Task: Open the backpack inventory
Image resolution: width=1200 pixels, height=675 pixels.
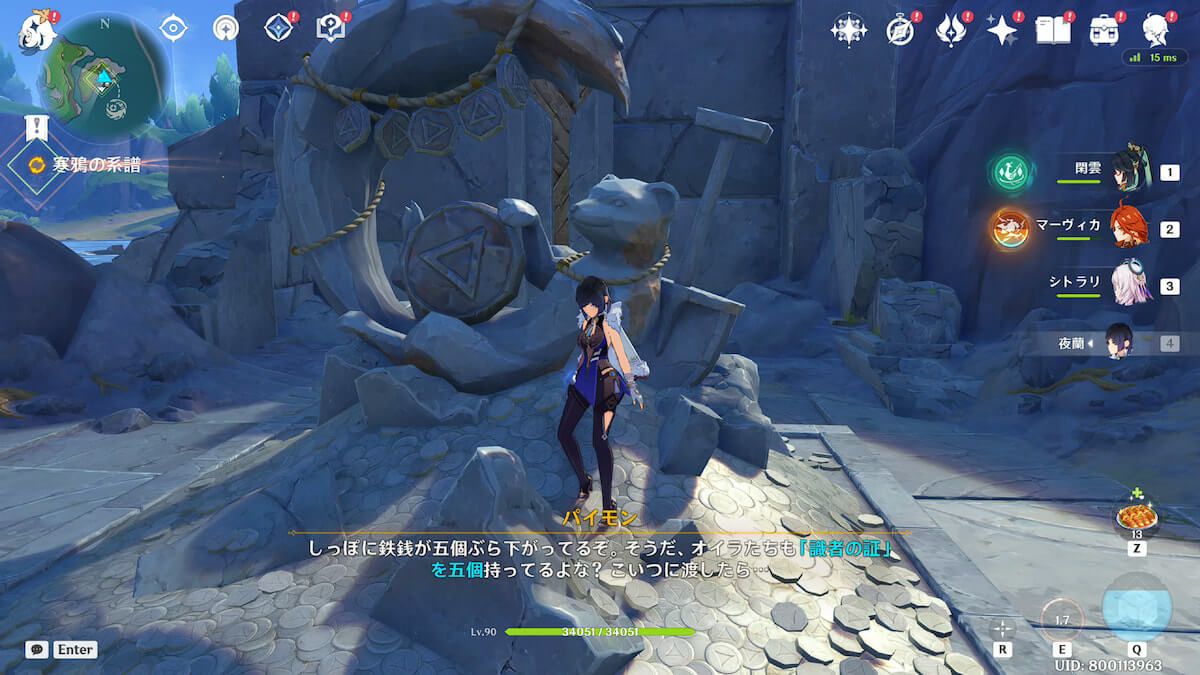Action: pyautogui.click(x=1104, y=30)
